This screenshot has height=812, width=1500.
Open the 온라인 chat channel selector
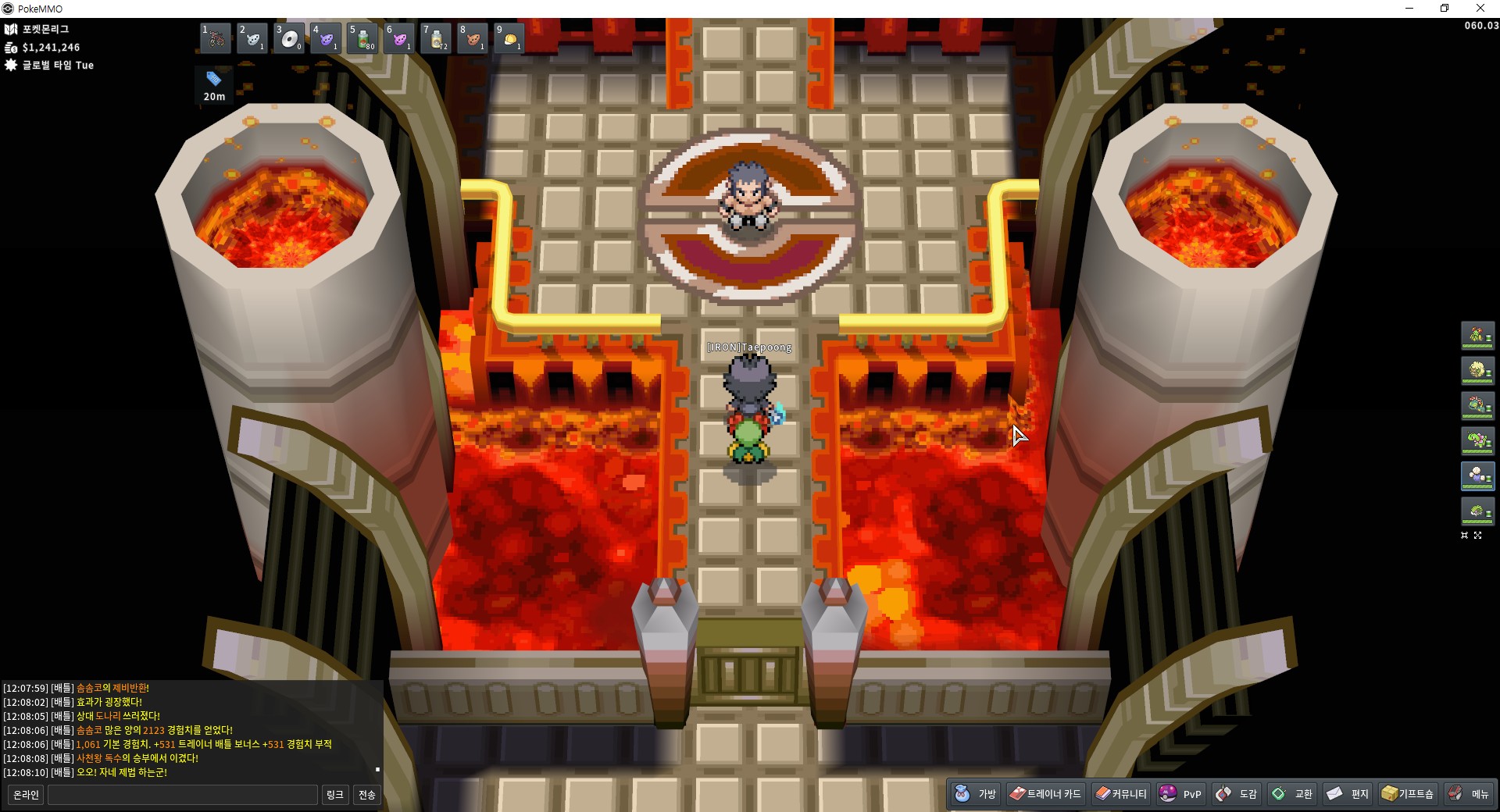click(26, 795)
